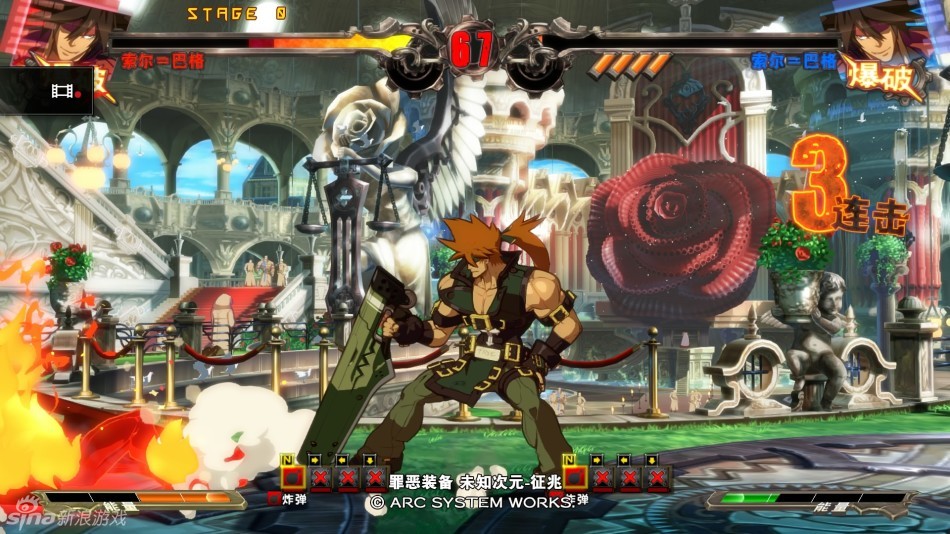Select player two's highlighted bomb item slot
950x534 pixels.
coord(575,477)
